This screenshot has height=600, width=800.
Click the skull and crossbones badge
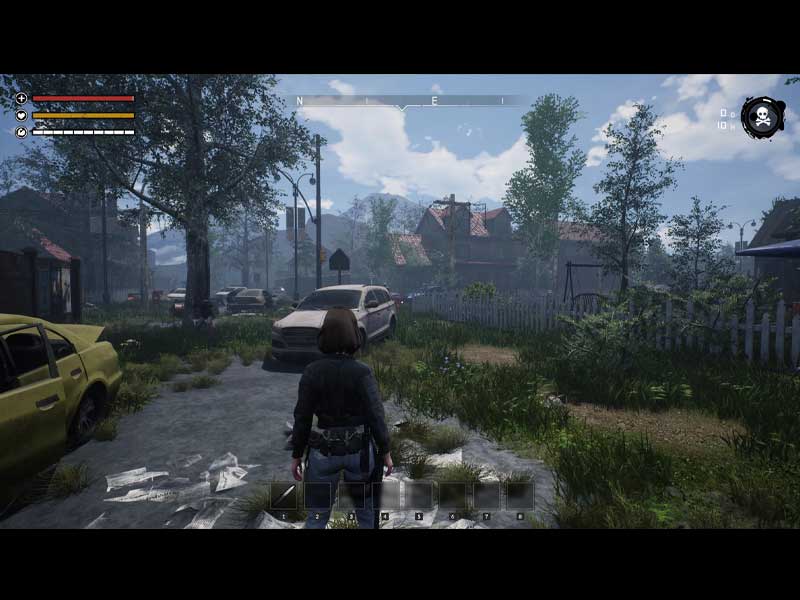coord(763,118)
